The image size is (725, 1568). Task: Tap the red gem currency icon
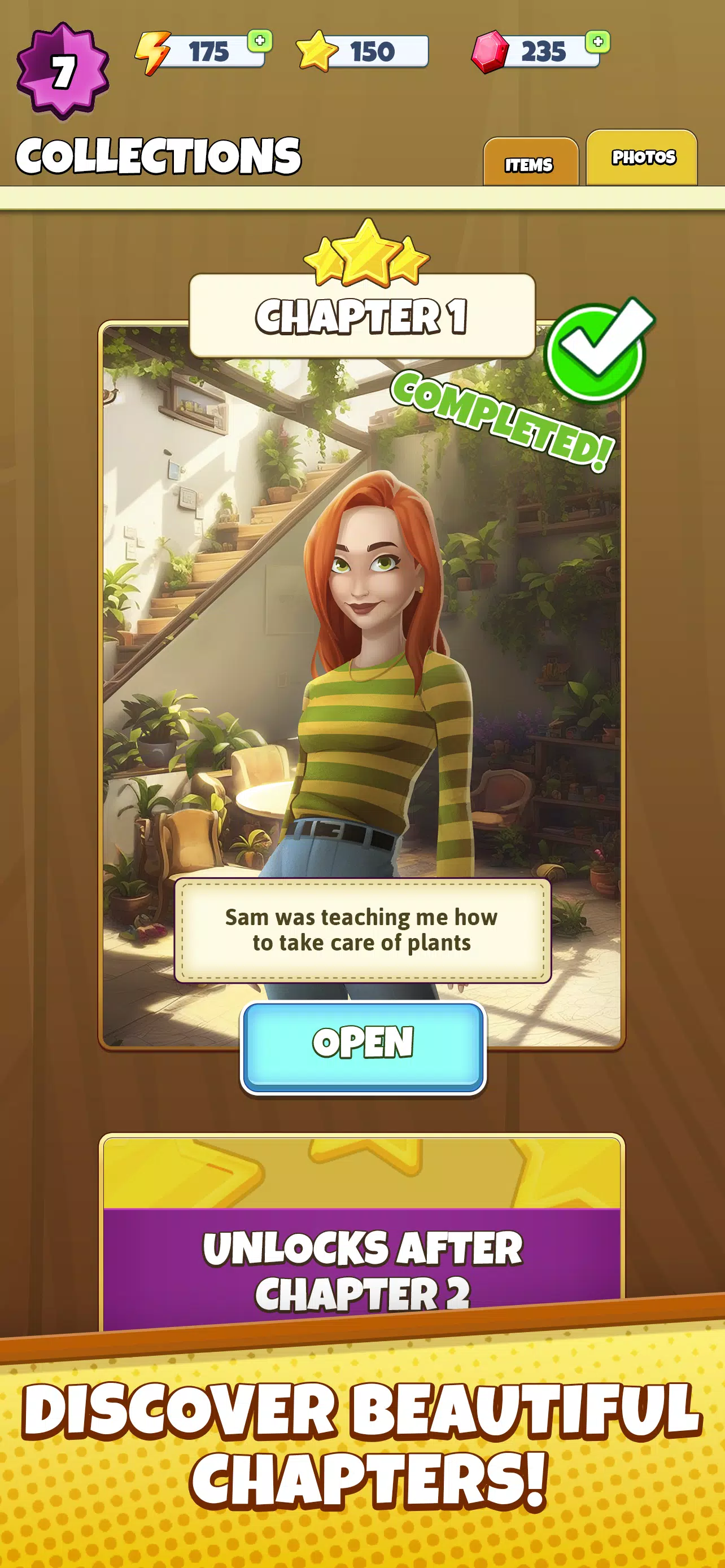click(491, 52)
